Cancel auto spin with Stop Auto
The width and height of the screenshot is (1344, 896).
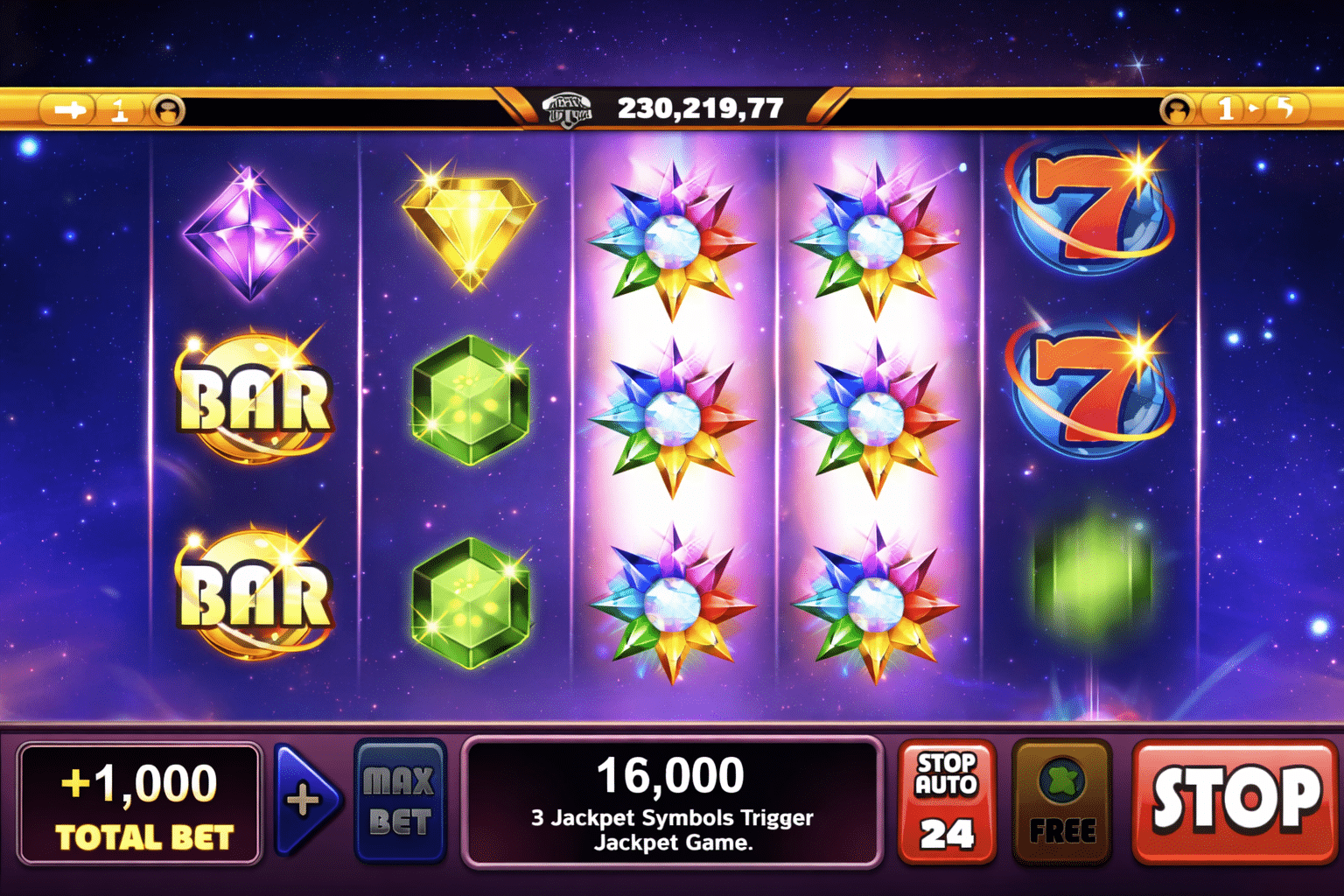(x=947, y=801)
